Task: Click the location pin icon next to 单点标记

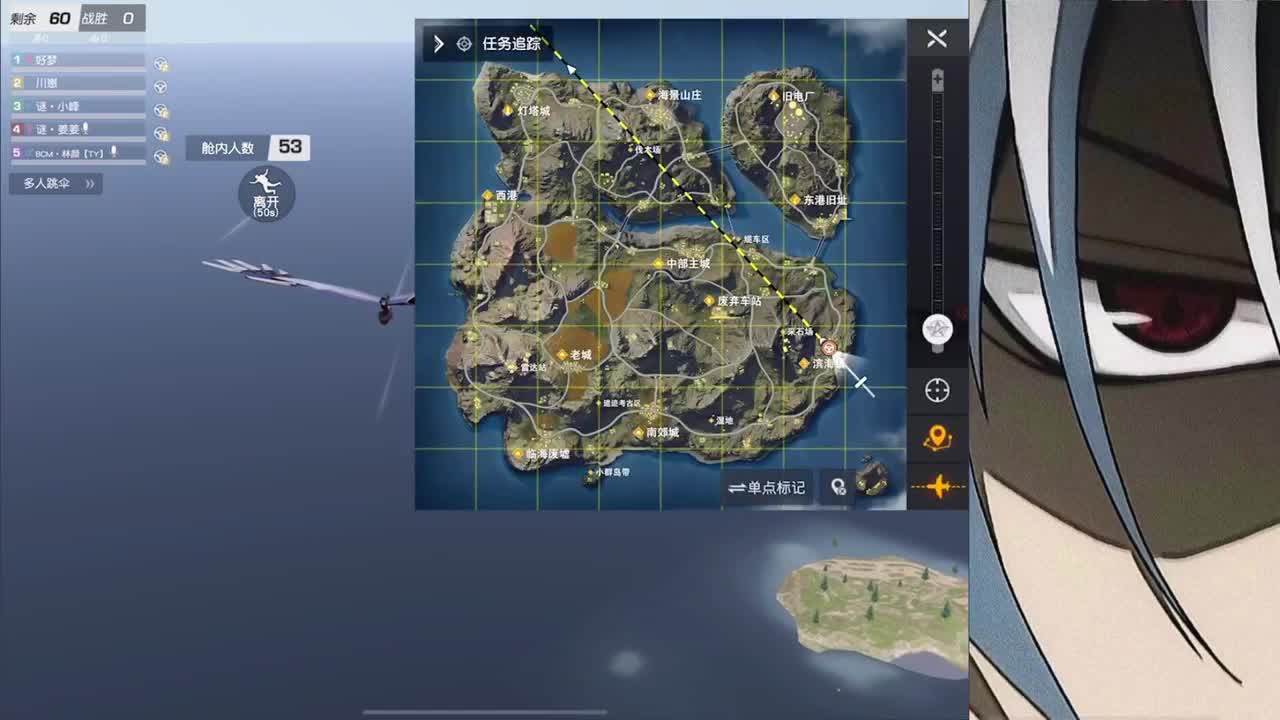Action: pyautogui.click(x=838, y=486)
